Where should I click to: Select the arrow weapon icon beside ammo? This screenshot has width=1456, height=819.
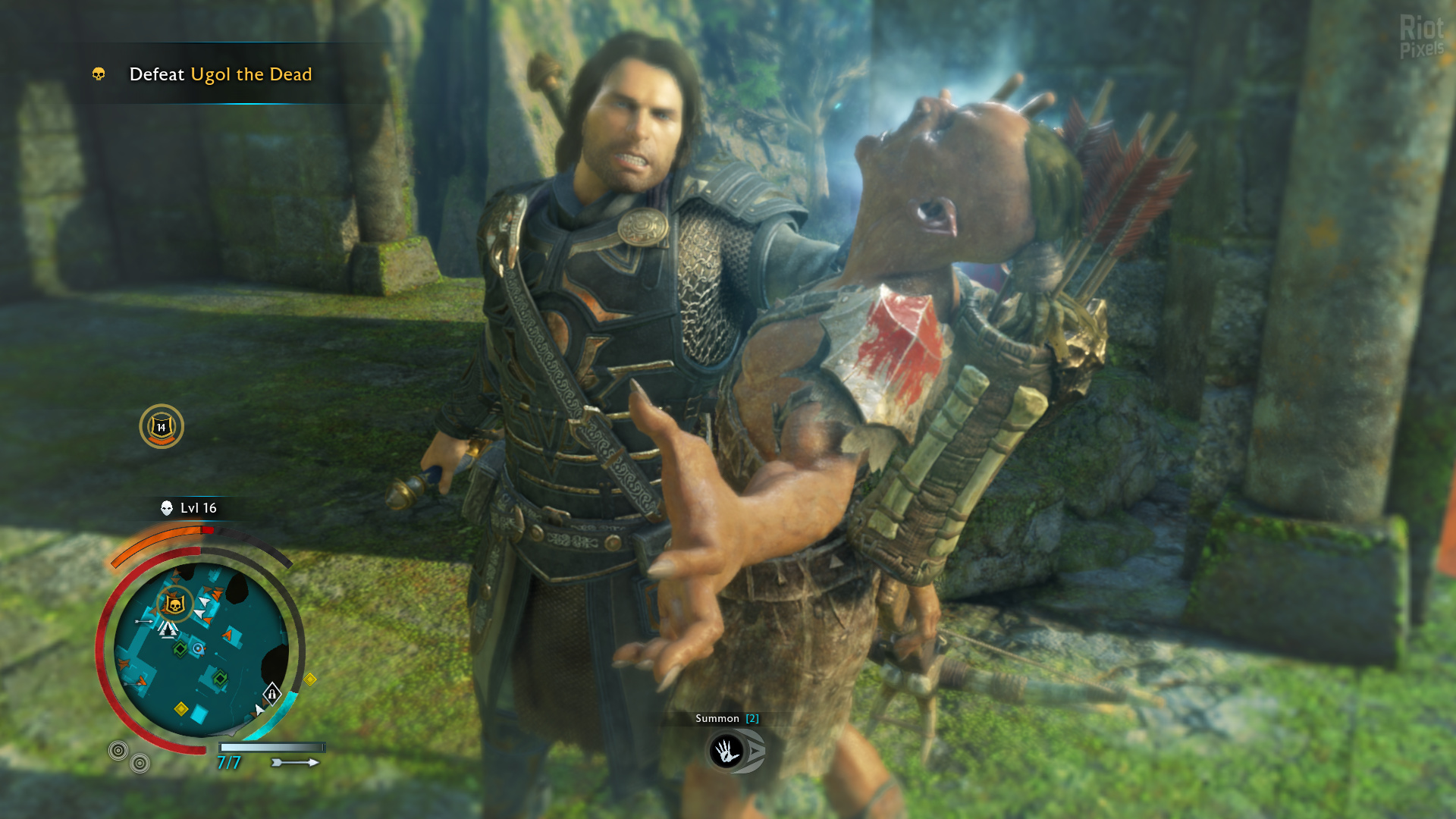point(295,762)
